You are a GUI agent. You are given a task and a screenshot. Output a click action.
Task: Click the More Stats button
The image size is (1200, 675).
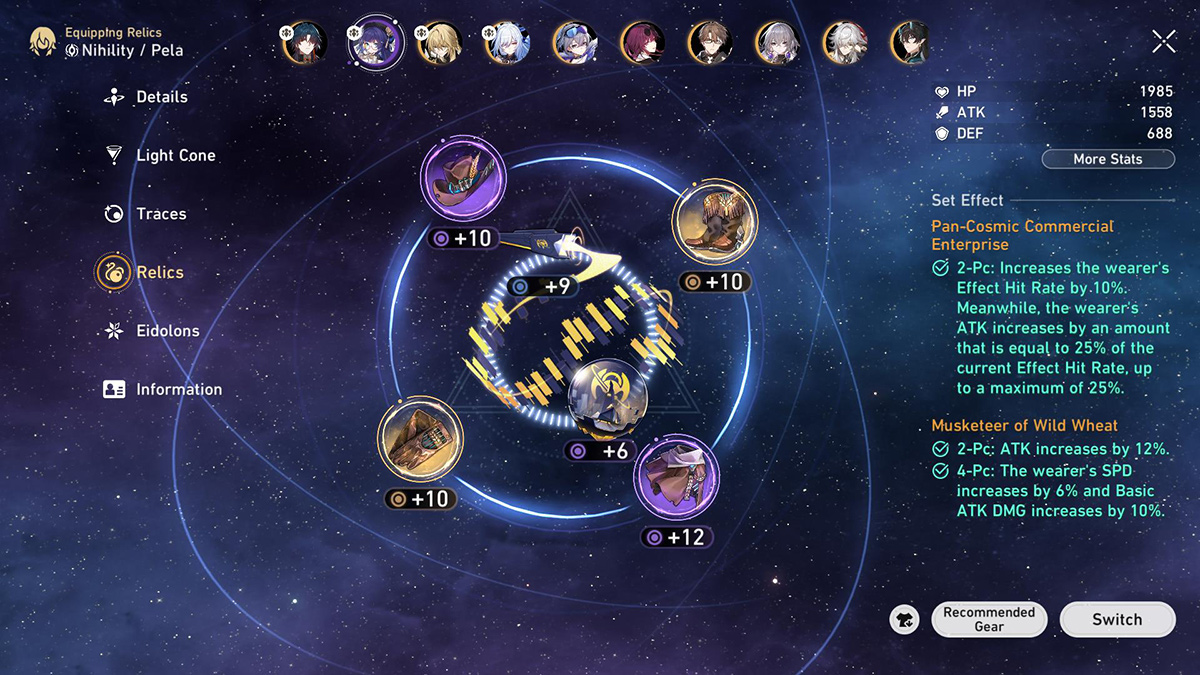pyautogui.click(x=1107, y=159)
